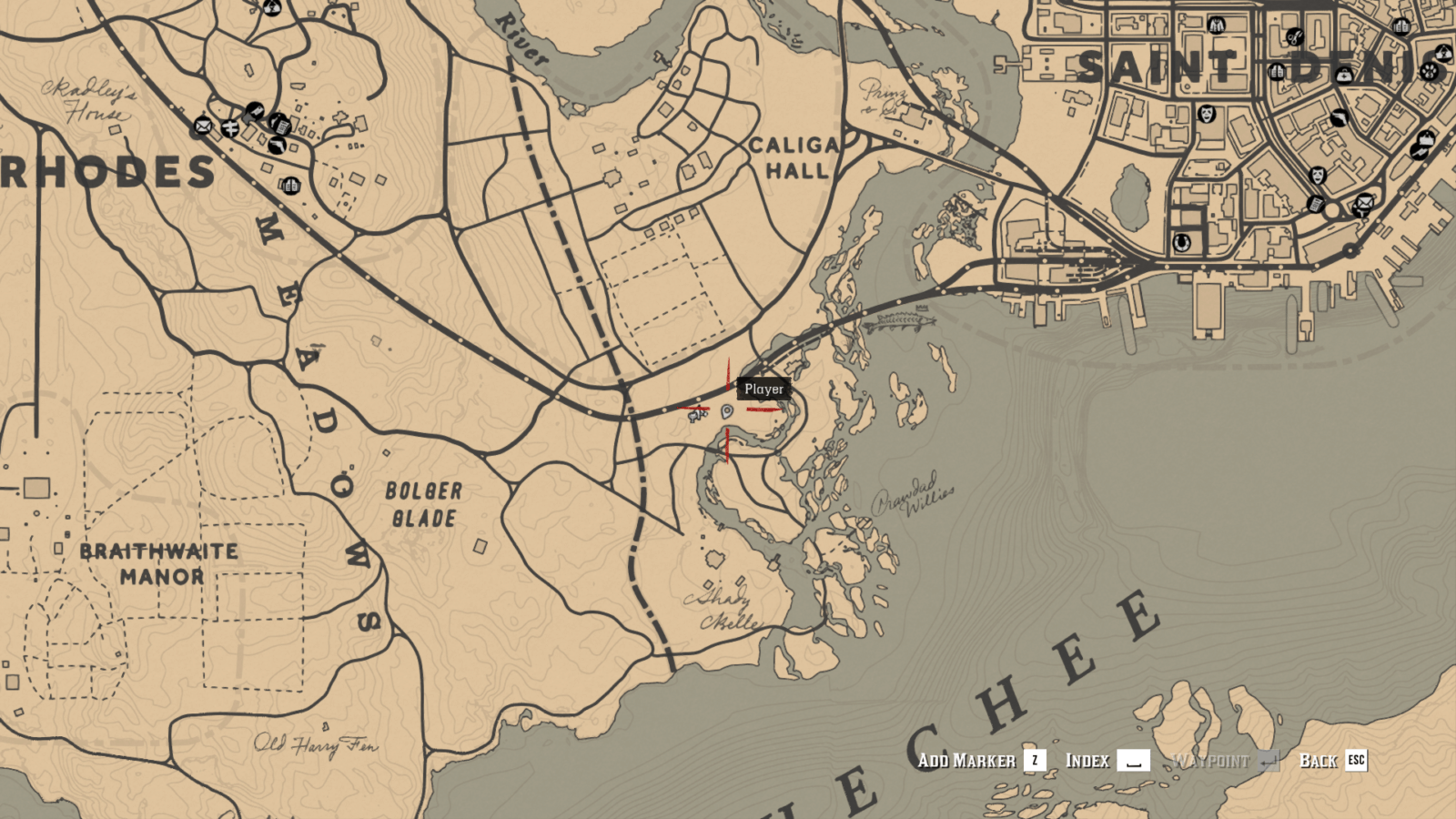Click the barber scissors icon in Saint Denis
The image size is (1456, 819).
tap(1295, 37)
